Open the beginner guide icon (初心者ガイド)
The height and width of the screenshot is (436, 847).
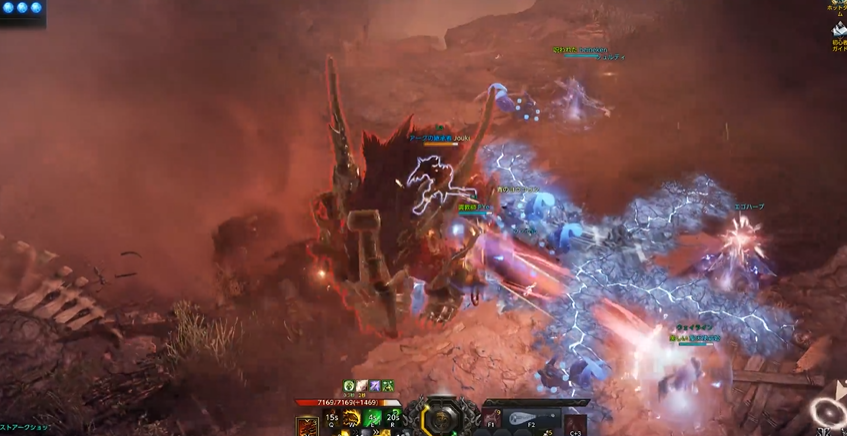[x=839, y=32]
